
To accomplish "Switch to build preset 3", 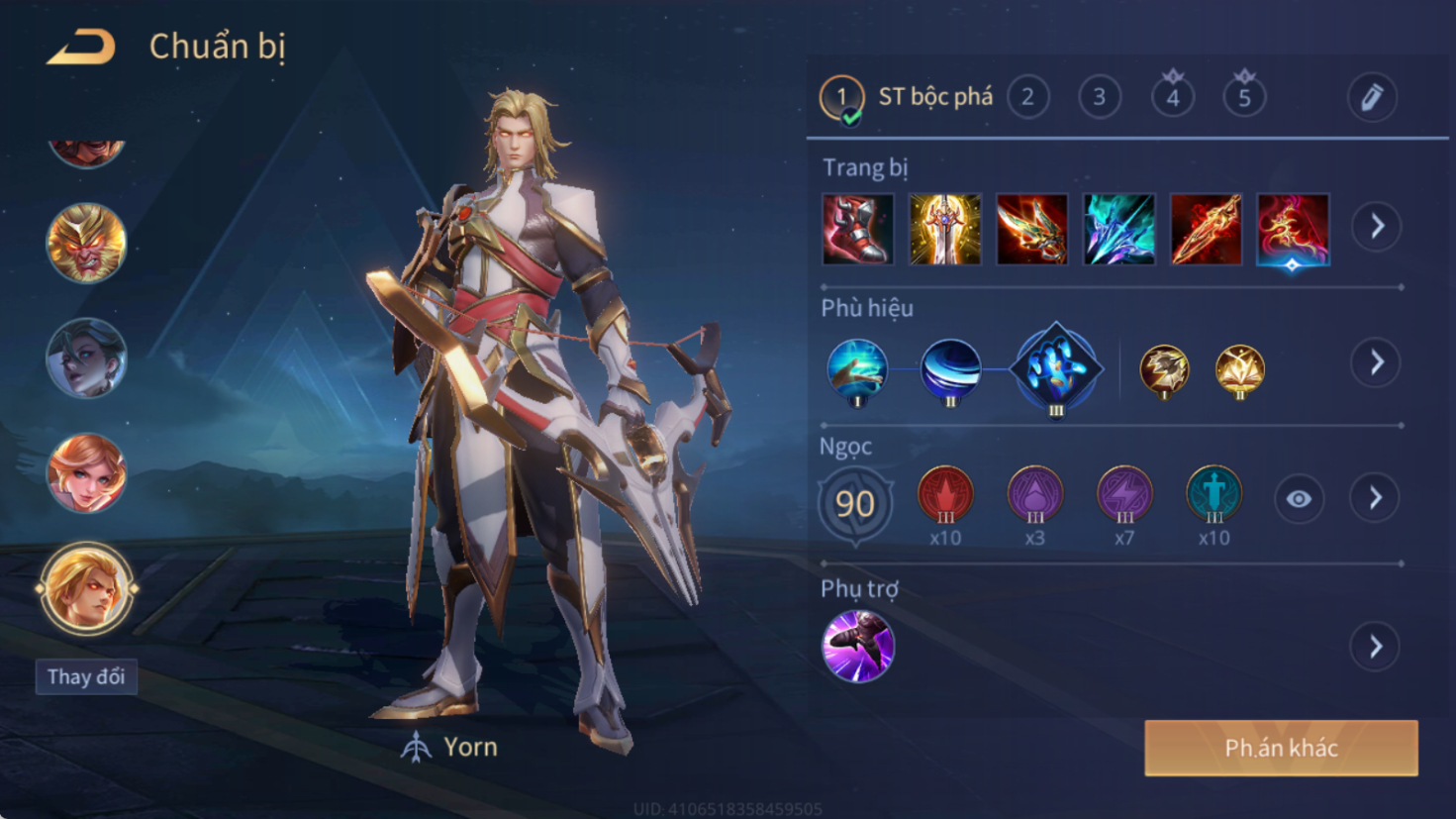I will 1099,97.
